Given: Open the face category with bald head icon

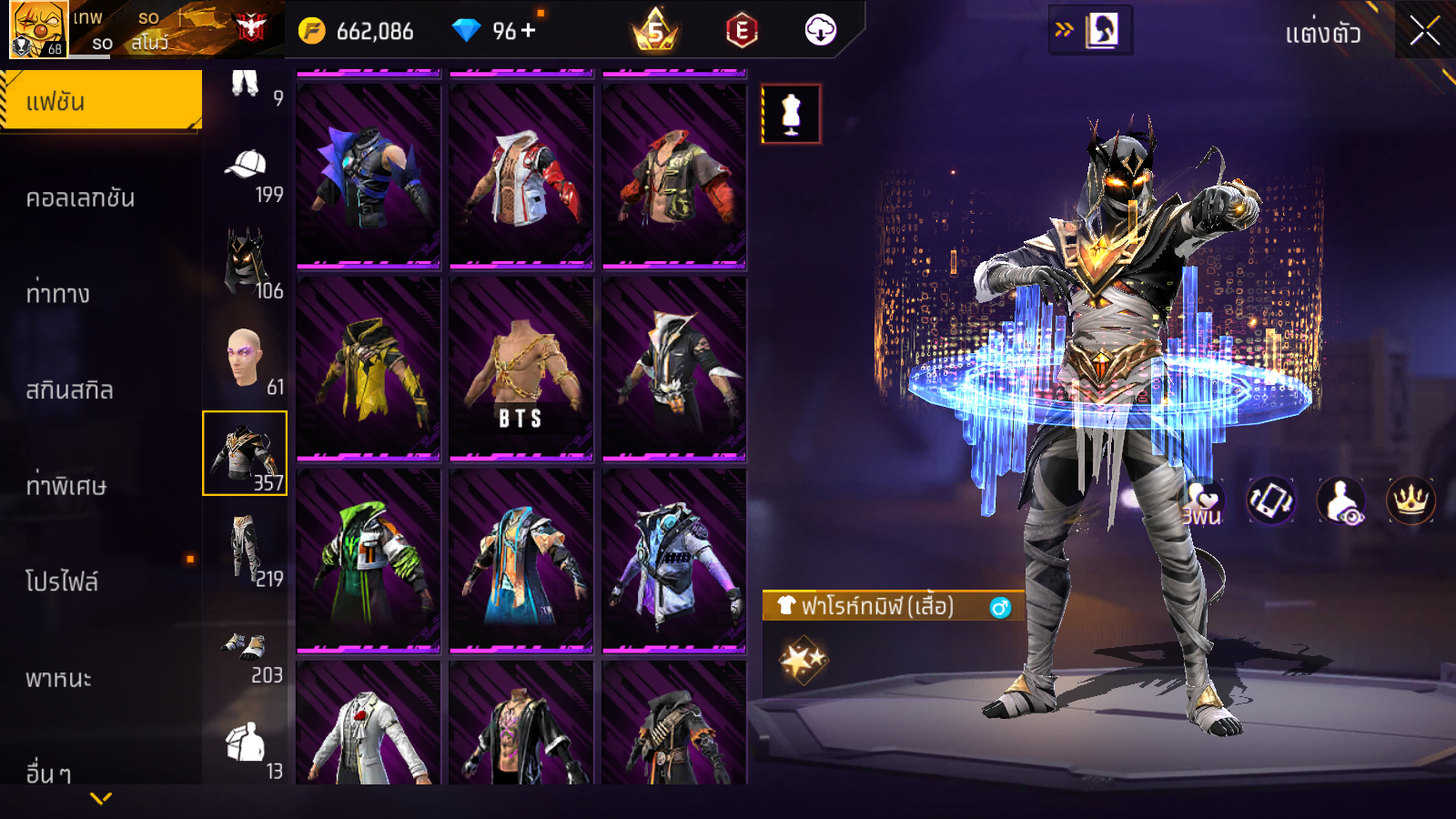Looking at the screenshot, I should click(x=246, y=359).
